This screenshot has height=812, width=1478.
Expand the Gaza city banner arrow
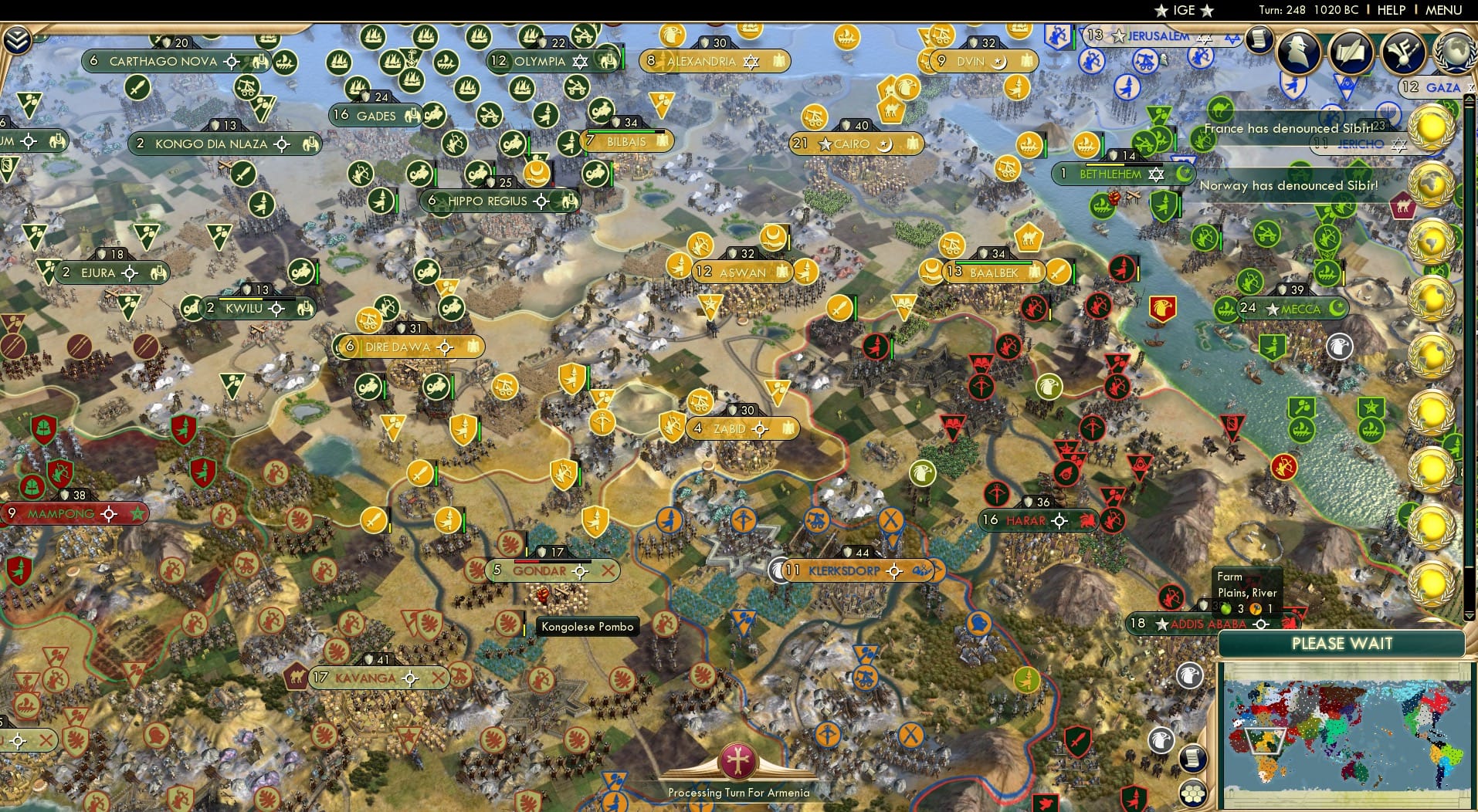tap(1469, 88)
